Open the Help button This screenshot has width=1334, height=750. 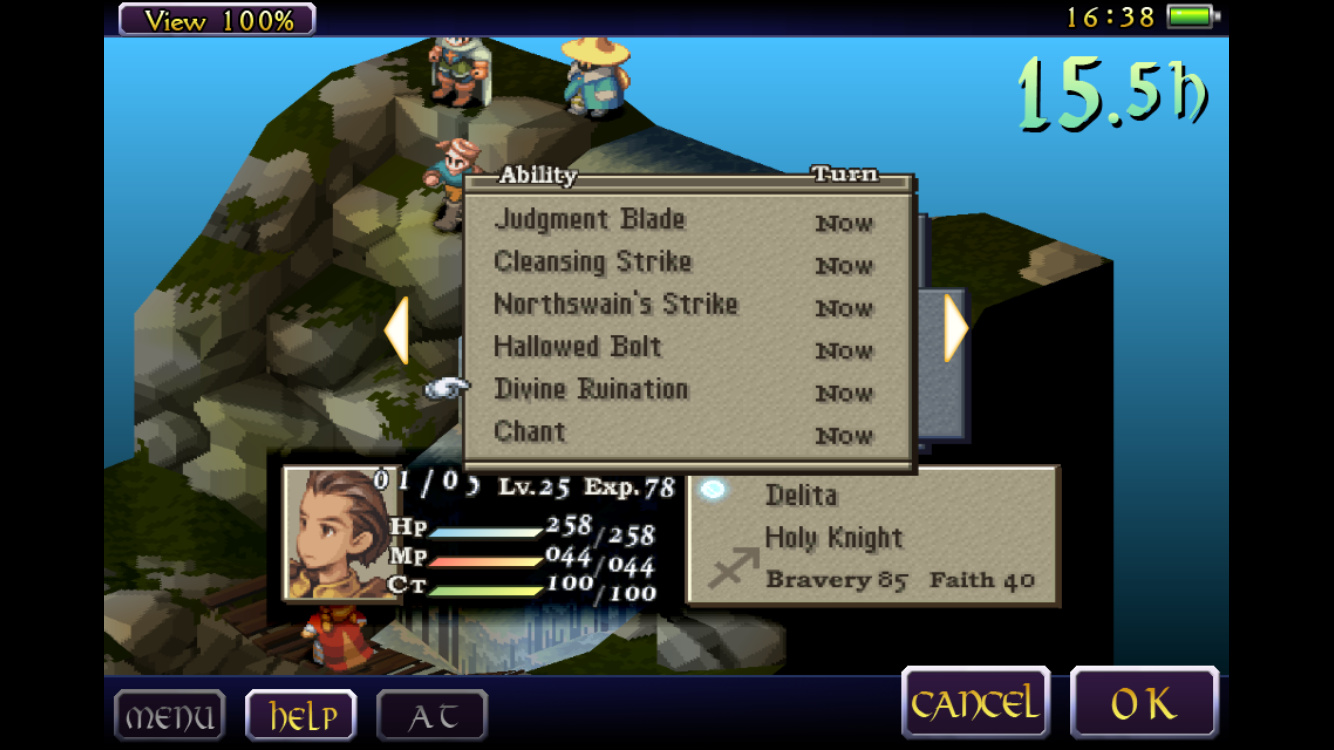pos(301,716)
